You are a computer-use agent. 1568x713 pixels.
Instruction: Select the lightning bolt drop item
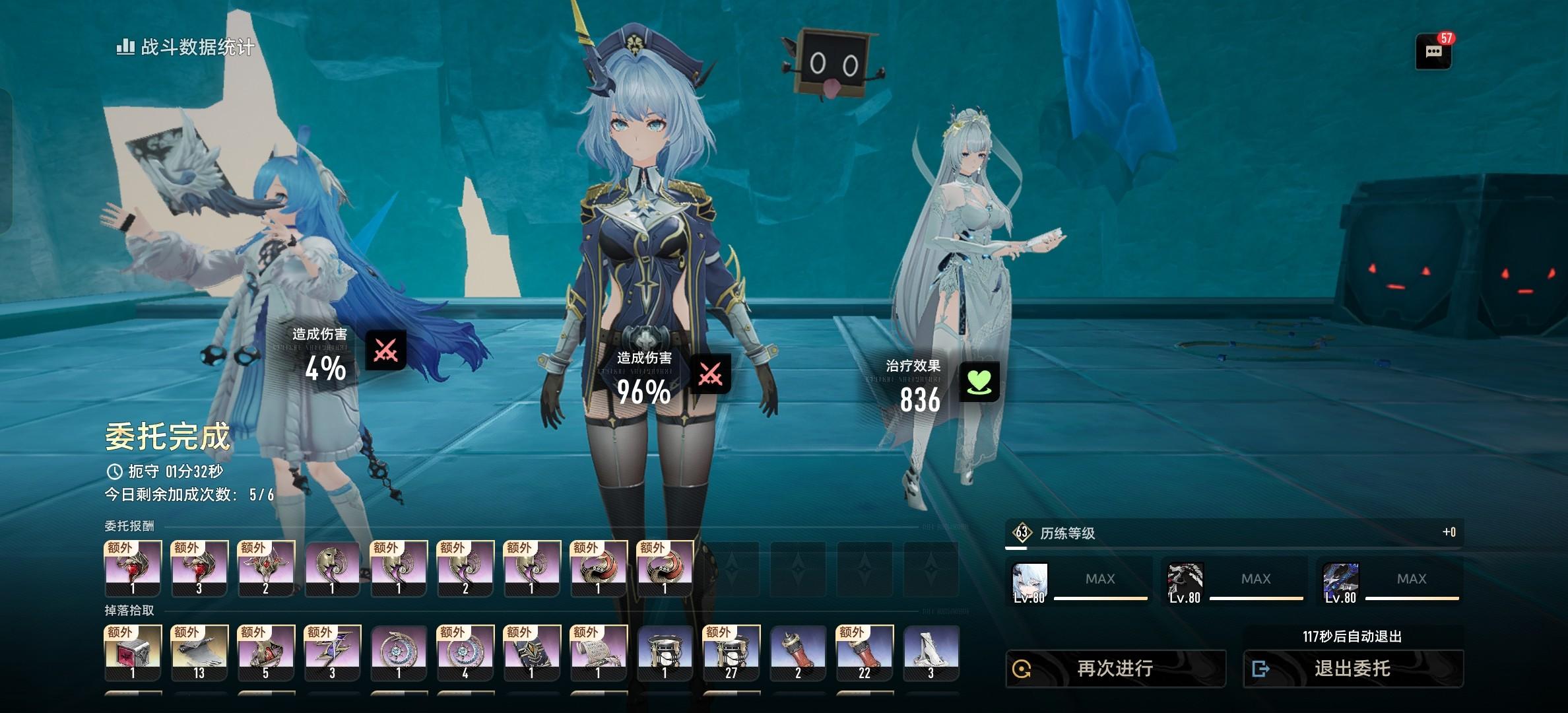(x=332, y=652)
